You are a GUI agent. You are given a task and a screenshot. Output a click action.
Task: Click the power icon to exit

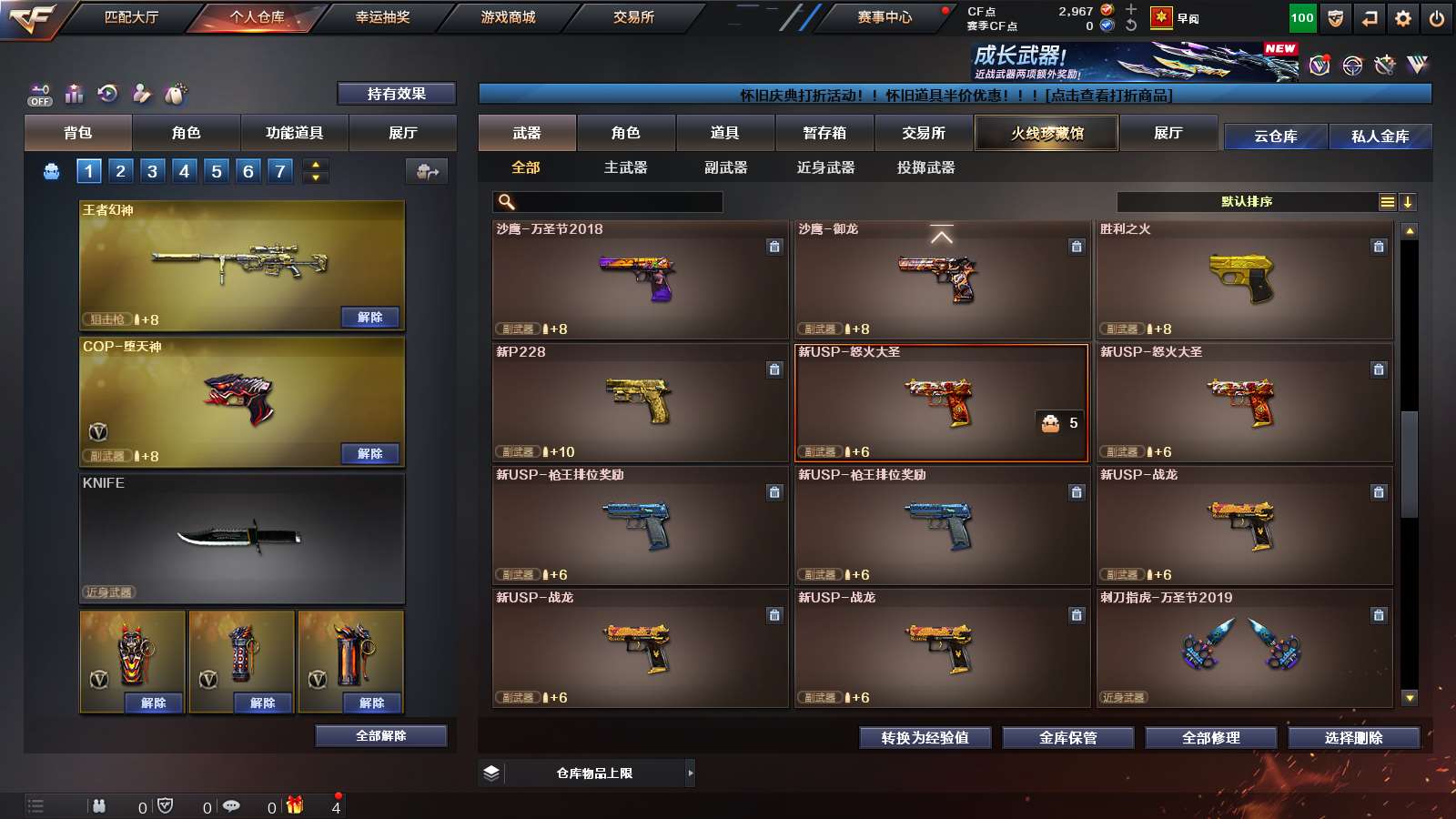coord(1437,18)
